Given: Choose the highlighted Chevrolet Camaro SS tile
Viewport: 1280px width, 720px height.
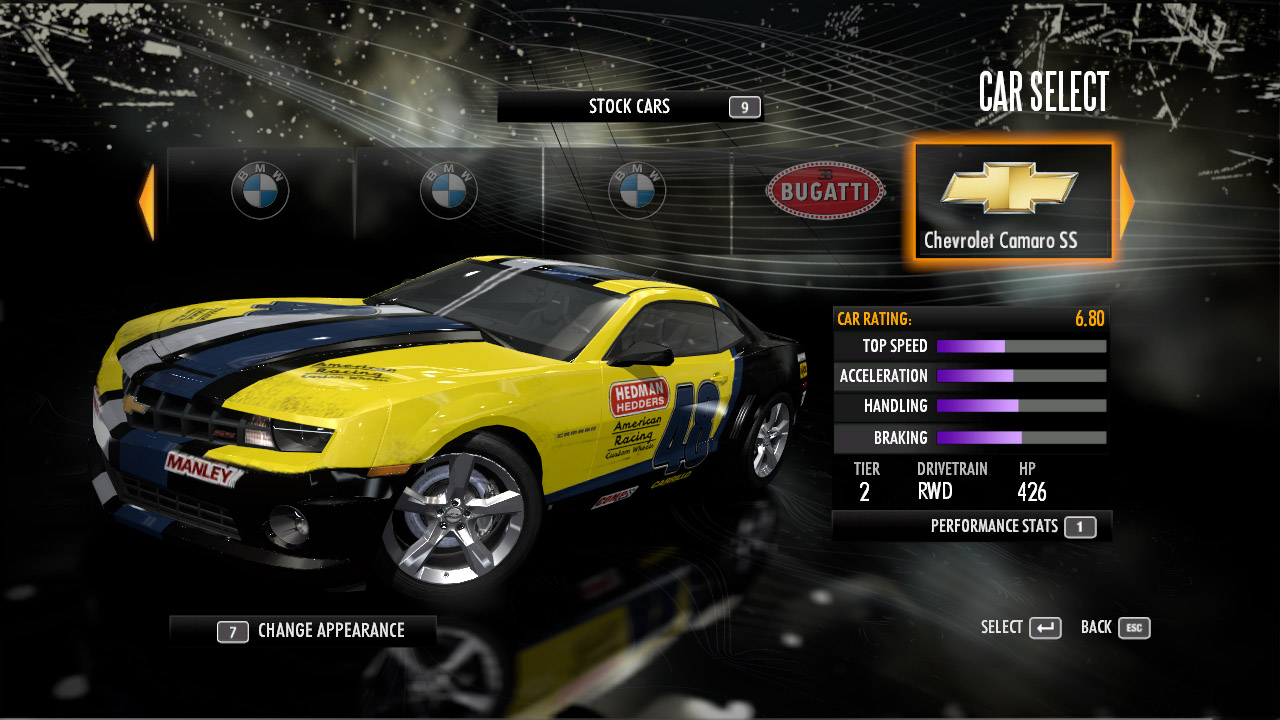Looking at the screenshot, I should click(x=1012, y=201).
